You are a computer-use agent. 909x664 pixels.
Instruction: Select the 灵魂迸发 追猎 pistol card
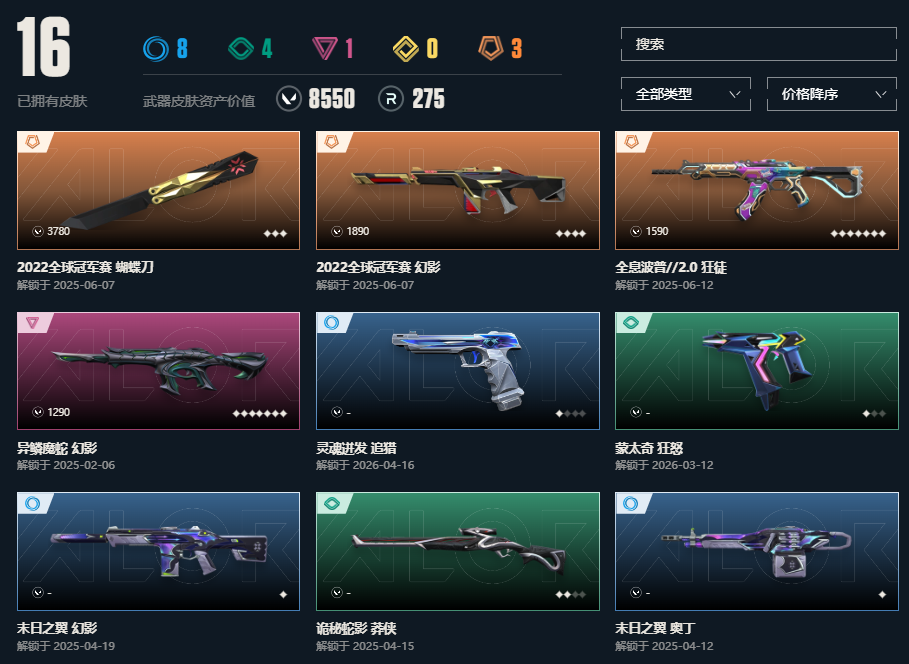point(457,371)
